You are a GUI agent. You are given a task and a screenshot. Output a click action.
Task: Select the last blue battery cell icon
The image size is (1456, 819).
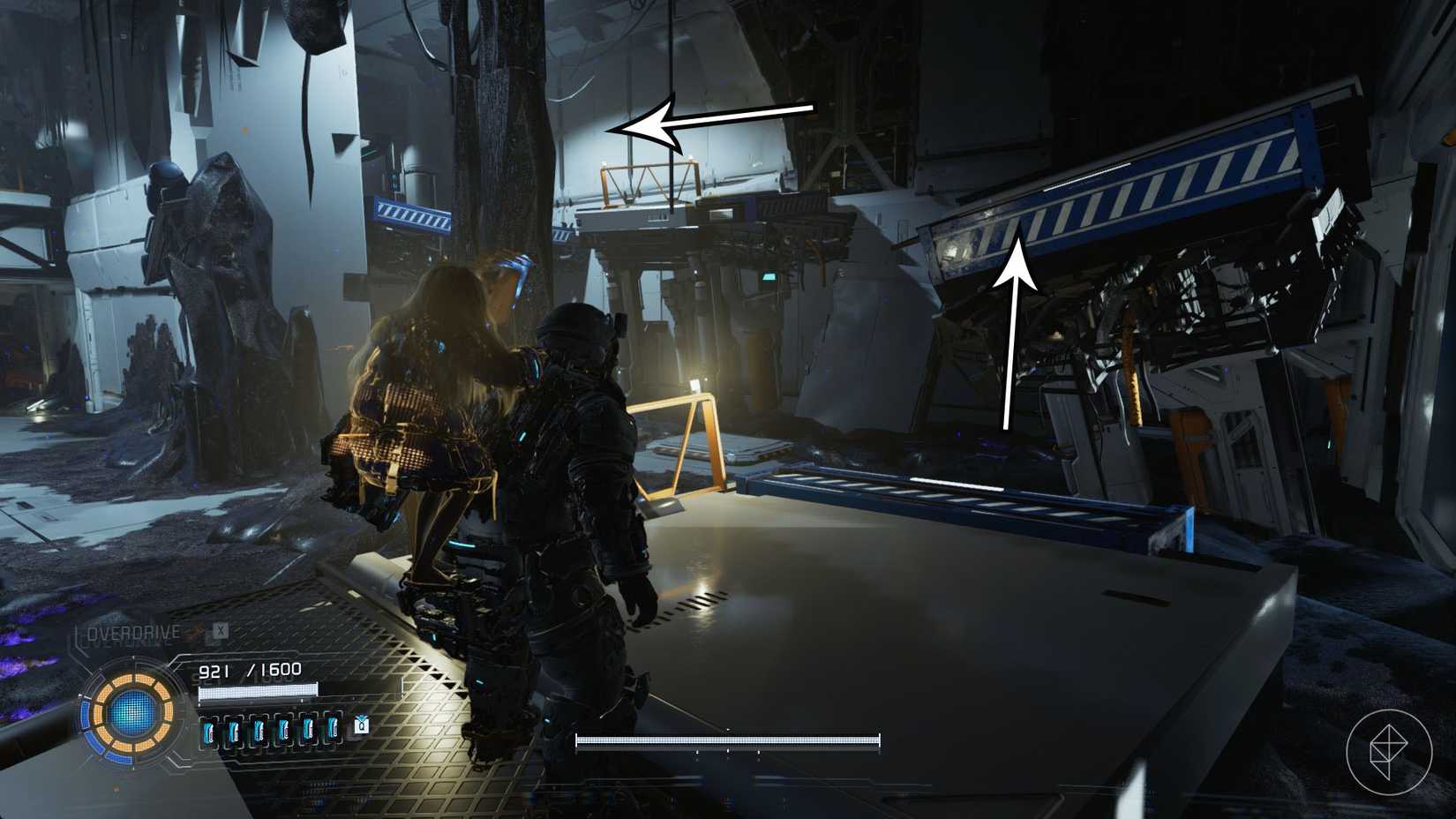(334, 729)
